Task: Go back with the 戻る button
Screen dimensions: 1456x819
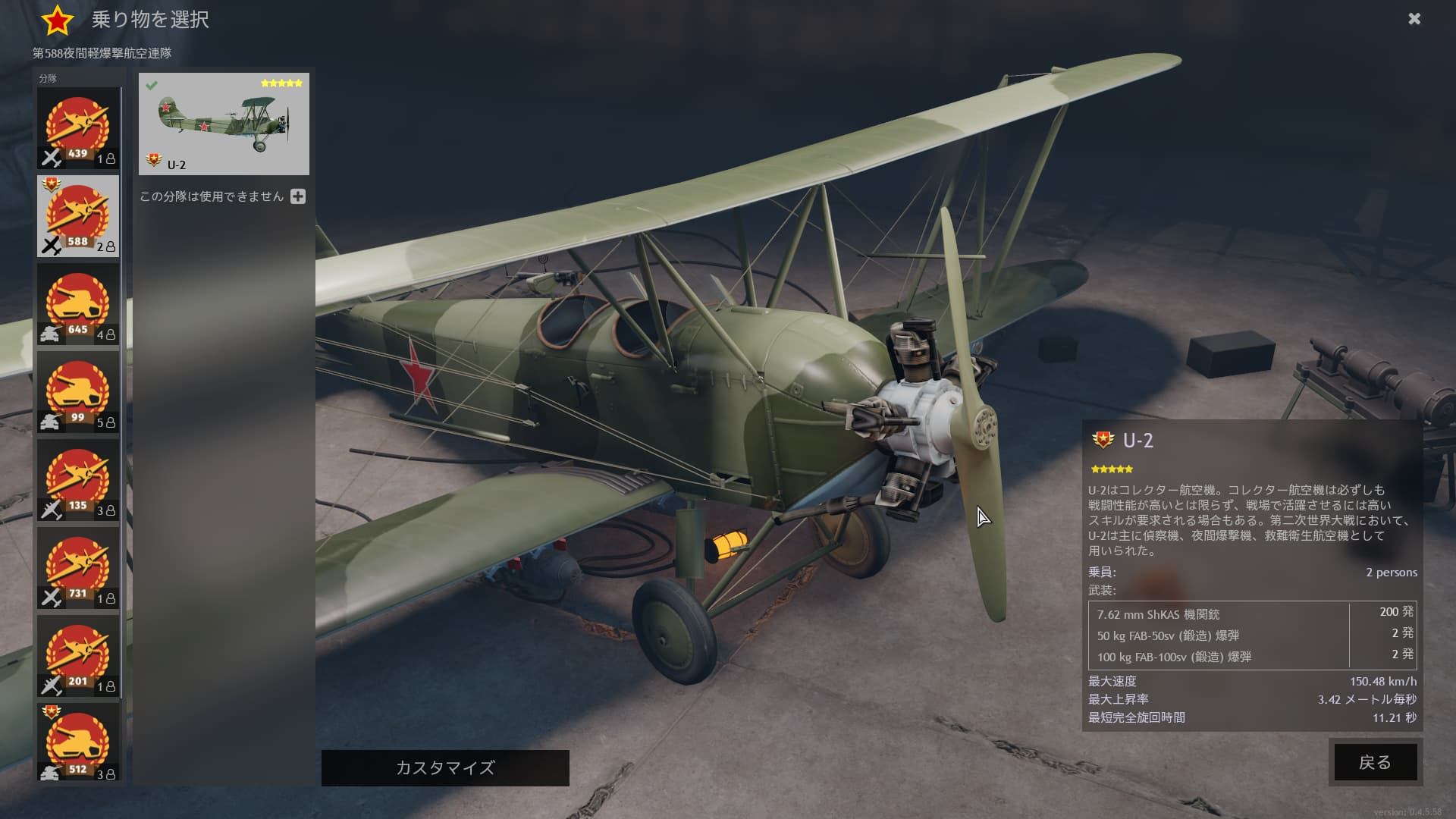Action: [1375, 762]
